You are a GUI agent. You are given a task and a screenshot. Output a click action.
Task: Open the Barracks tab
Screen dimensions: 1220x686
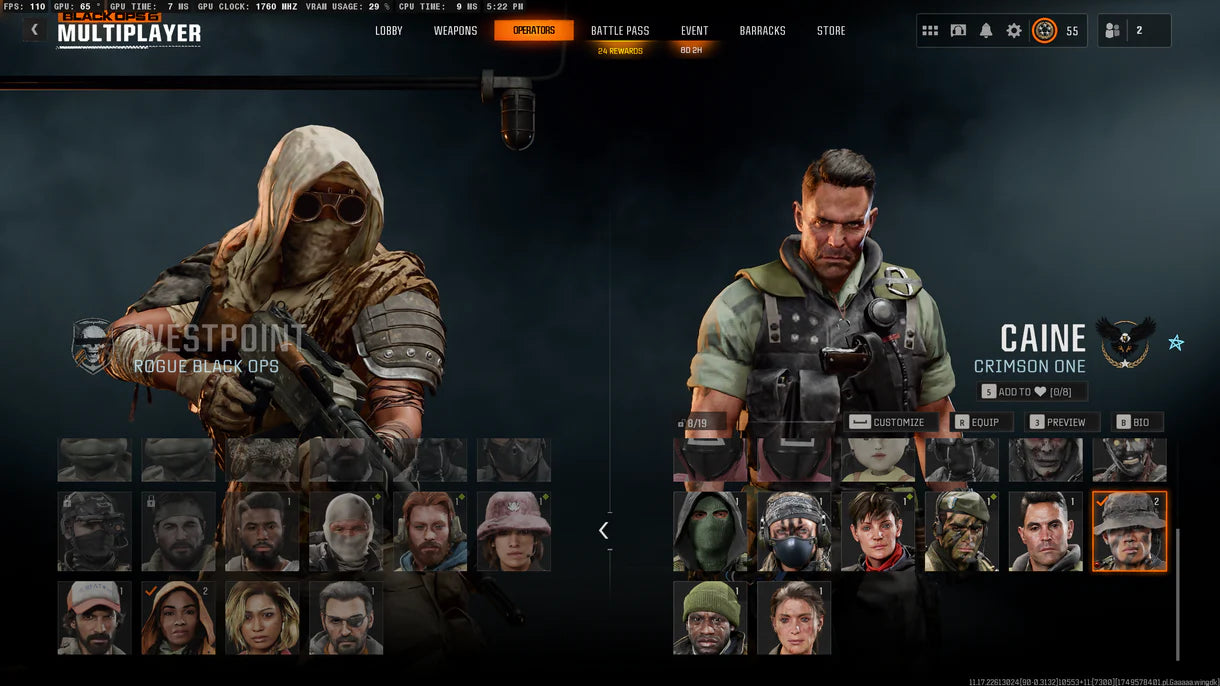pos(762,31)
